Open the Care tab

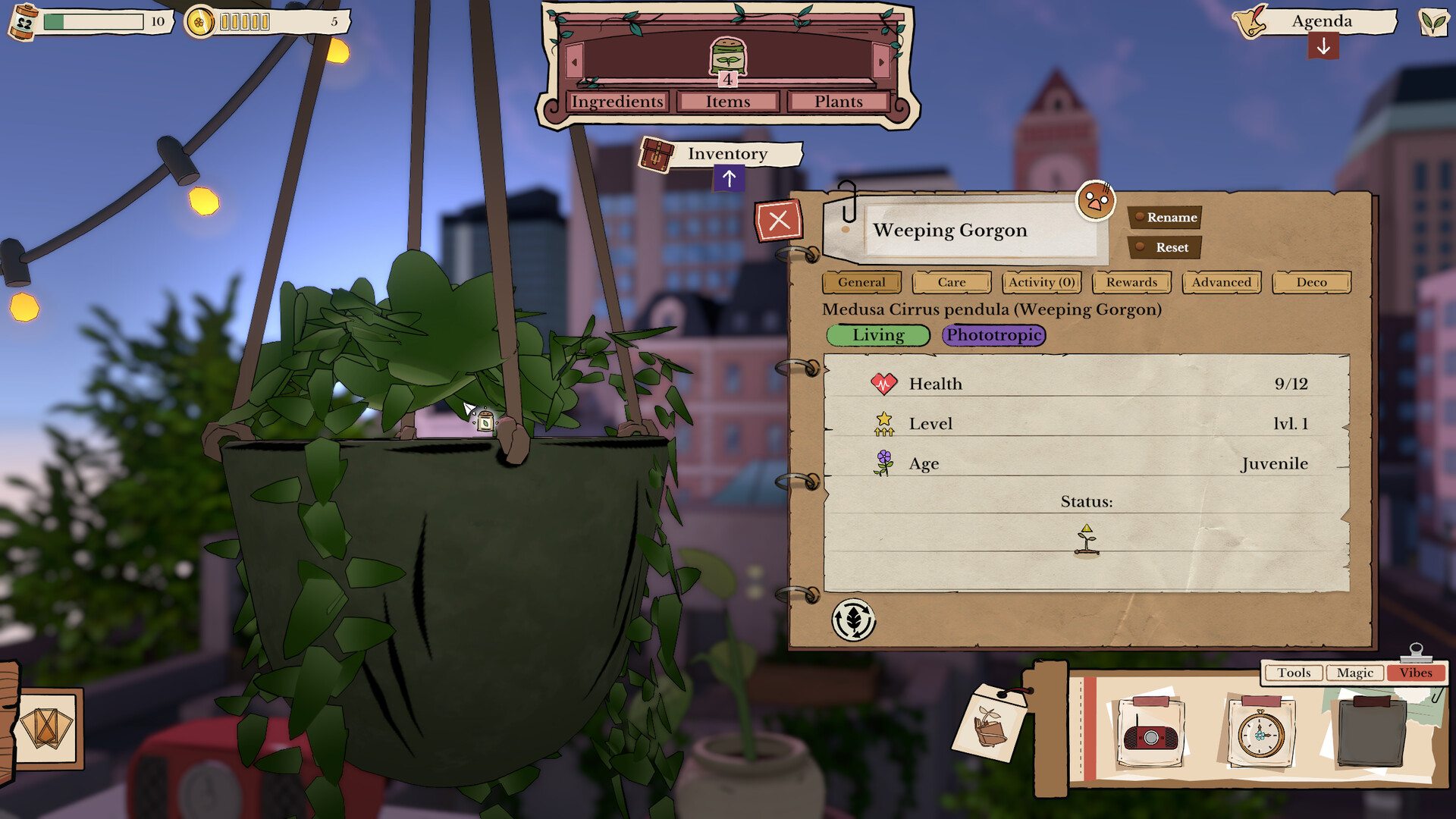point(952,282)
